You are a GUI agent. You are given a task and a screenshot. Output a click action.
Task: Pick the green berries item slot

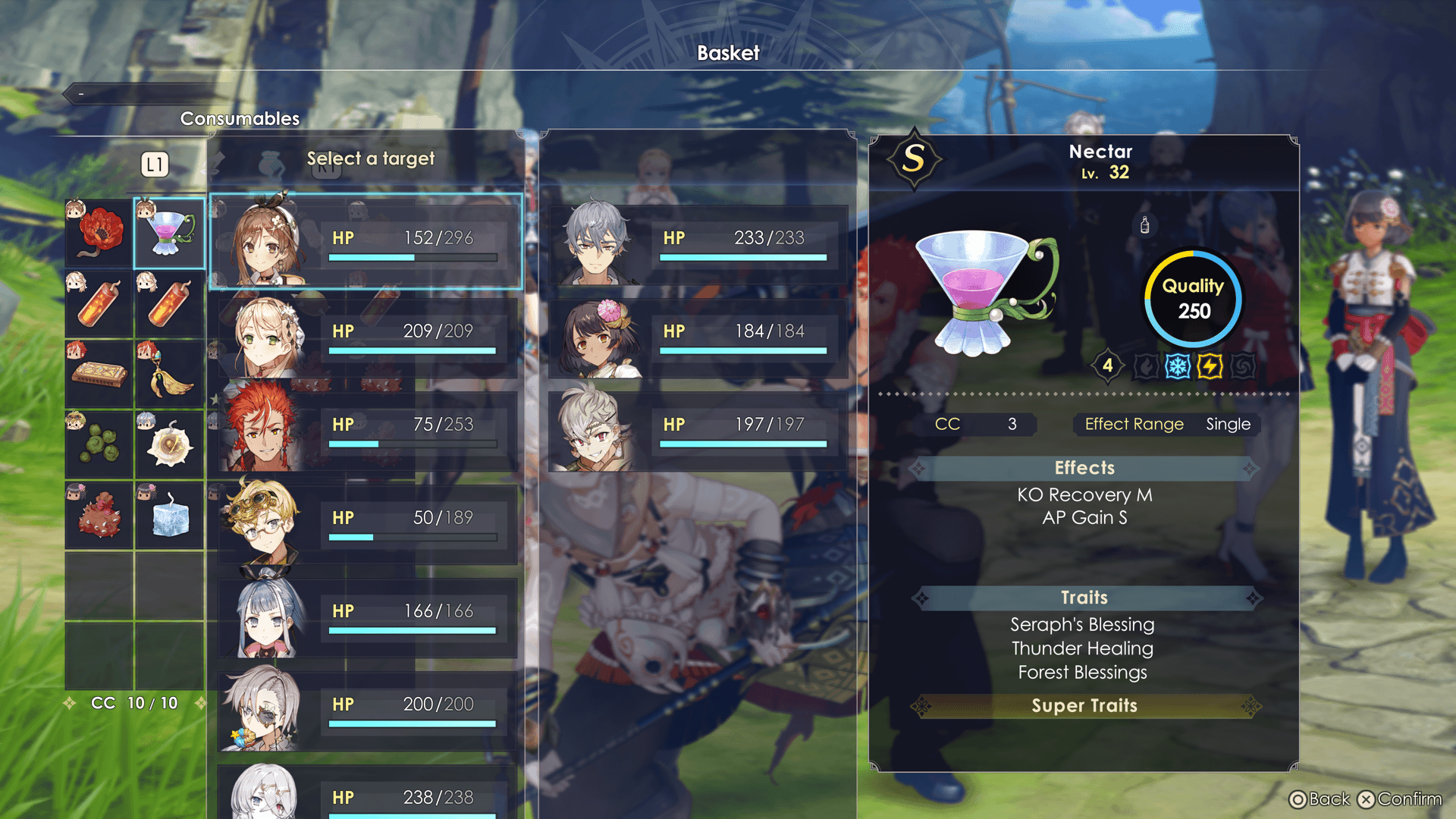pyautogui.click(x=99, y=445)
